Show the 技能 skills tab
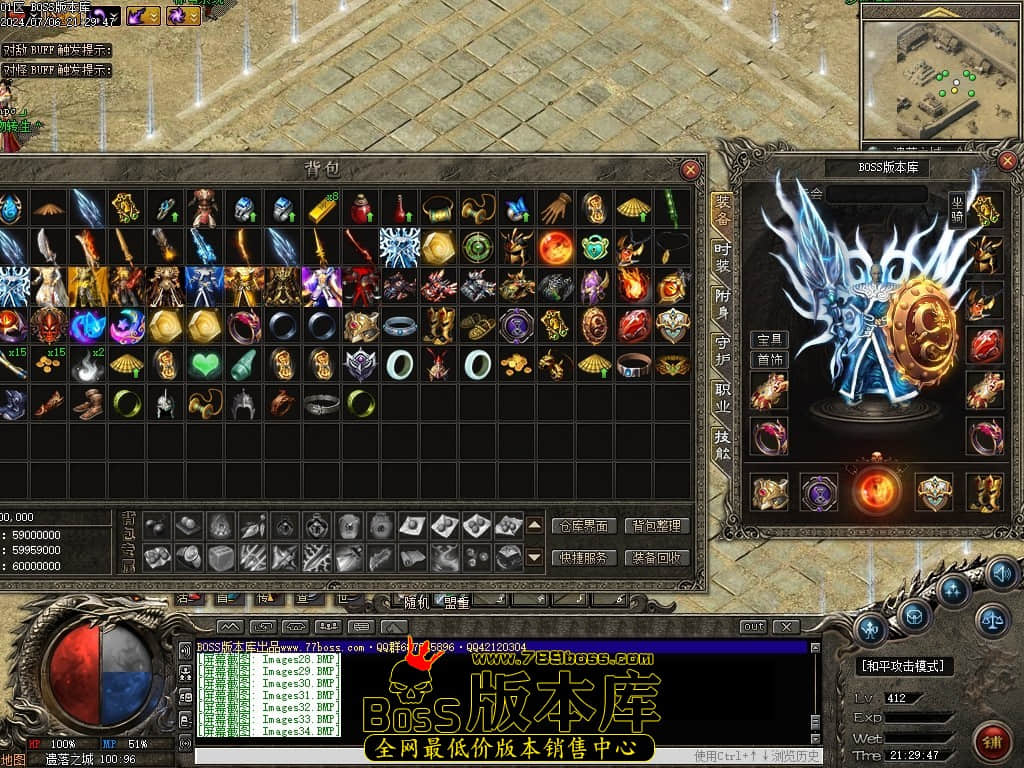1024x768 pixels. [x=722, y=445]
